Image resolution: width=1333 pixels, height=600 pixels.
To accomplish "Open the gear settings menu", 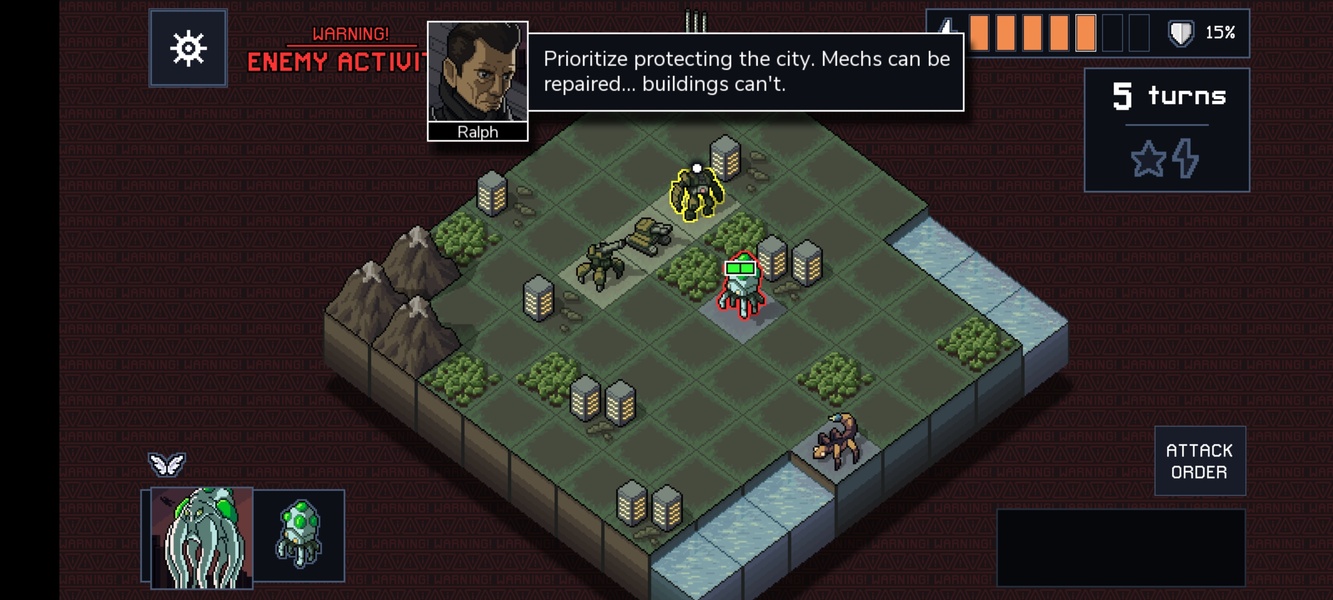I will 188,48.
